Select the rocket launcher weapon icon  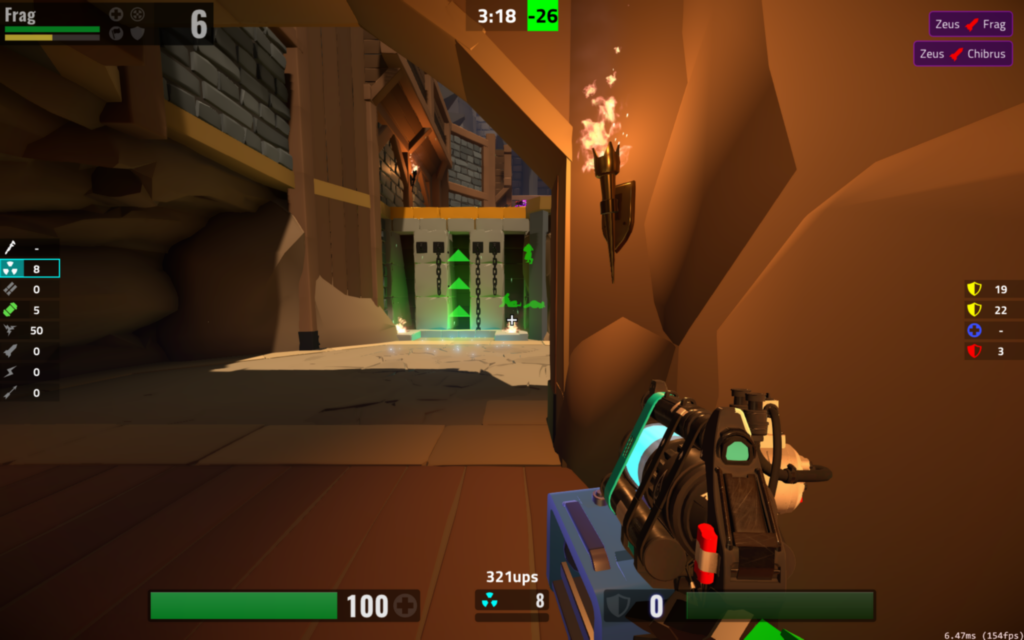[12, 352]
